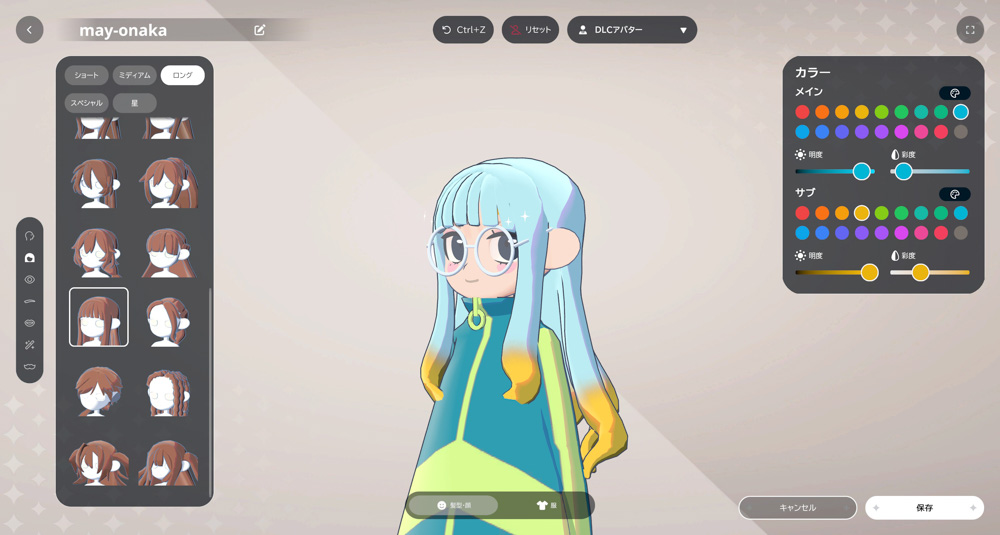Viewport: 1000px width, 535px height.
Task: Switch to the ショート hair tab
Action: tap(87, 75)
